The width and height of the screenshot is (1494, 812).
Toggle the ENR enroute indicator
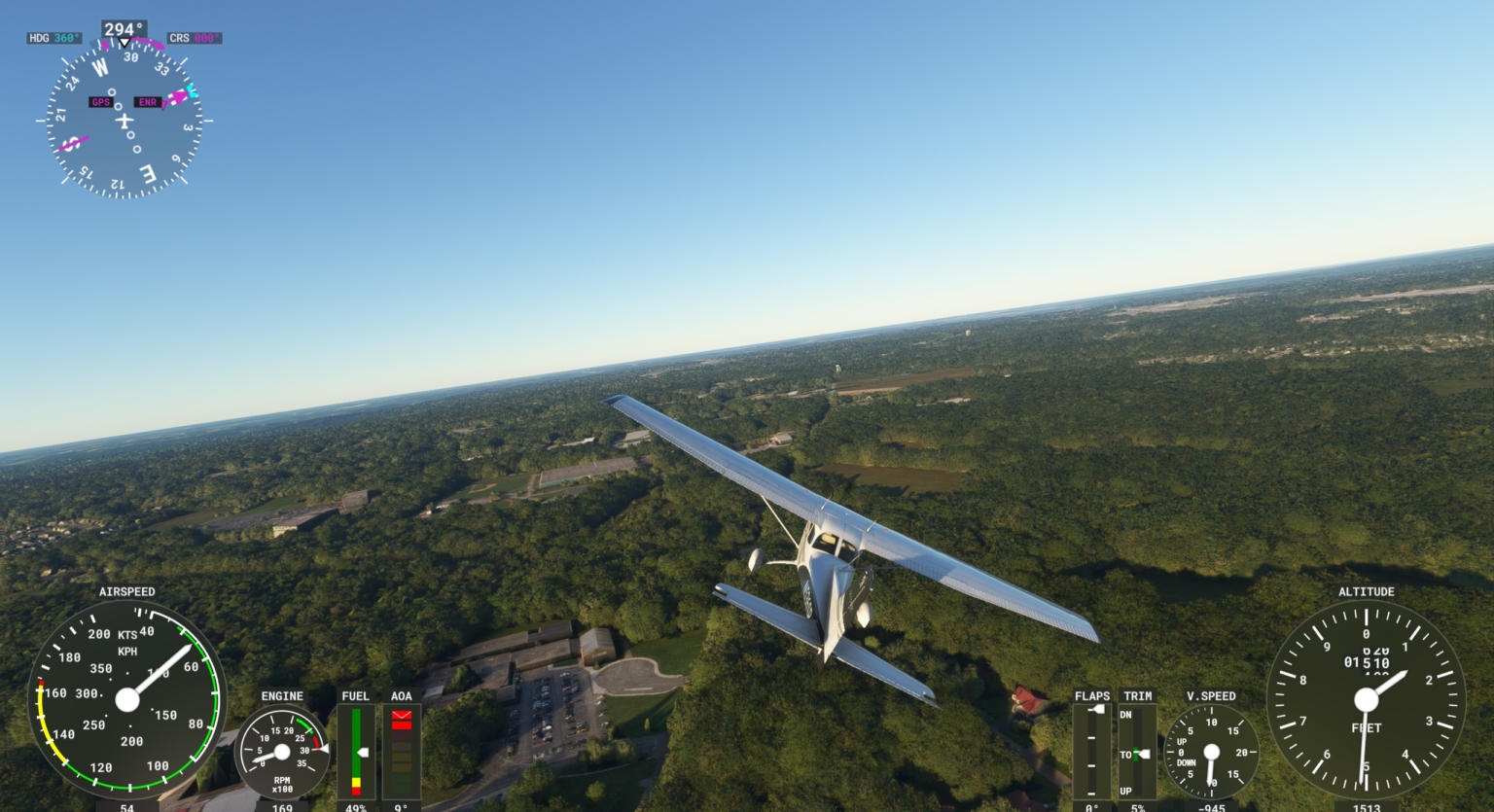(x=147, y=101)
